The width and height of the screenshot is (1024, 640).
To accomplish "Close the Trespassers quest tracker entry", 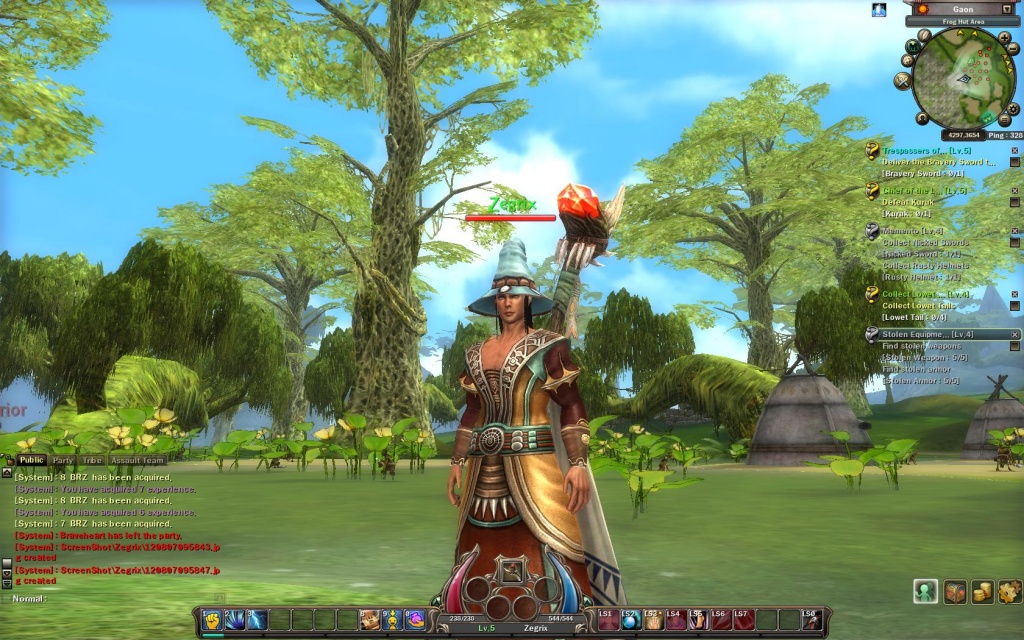I will (1014, 150).
